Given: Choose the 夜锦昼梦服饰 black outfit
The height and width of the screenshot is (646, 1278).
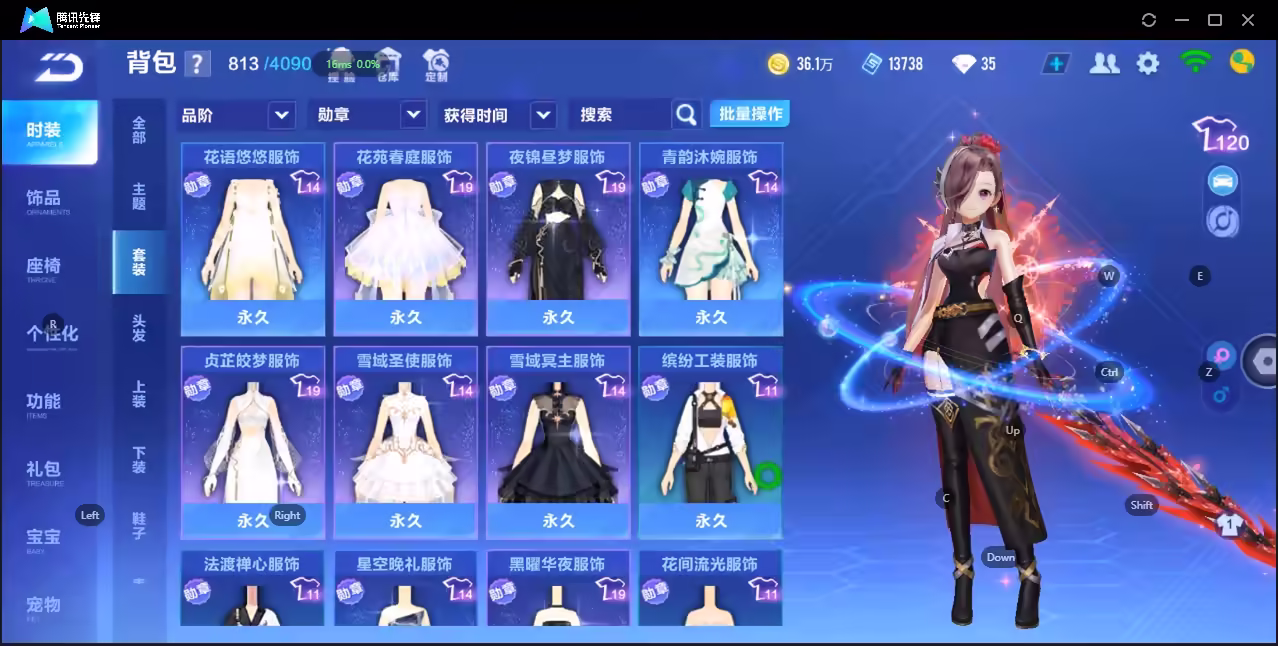Looking at the screenshot, I should tap(558, 239).
